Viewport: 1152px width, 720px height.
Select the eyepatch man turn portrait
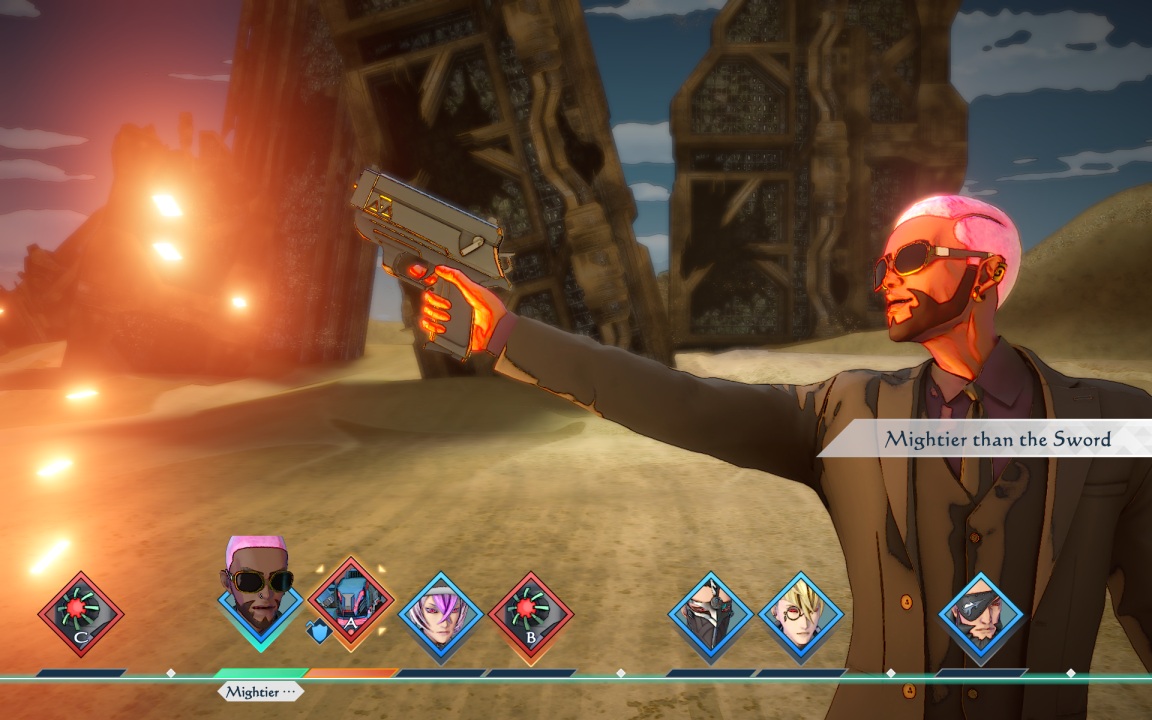pos(981,613)
